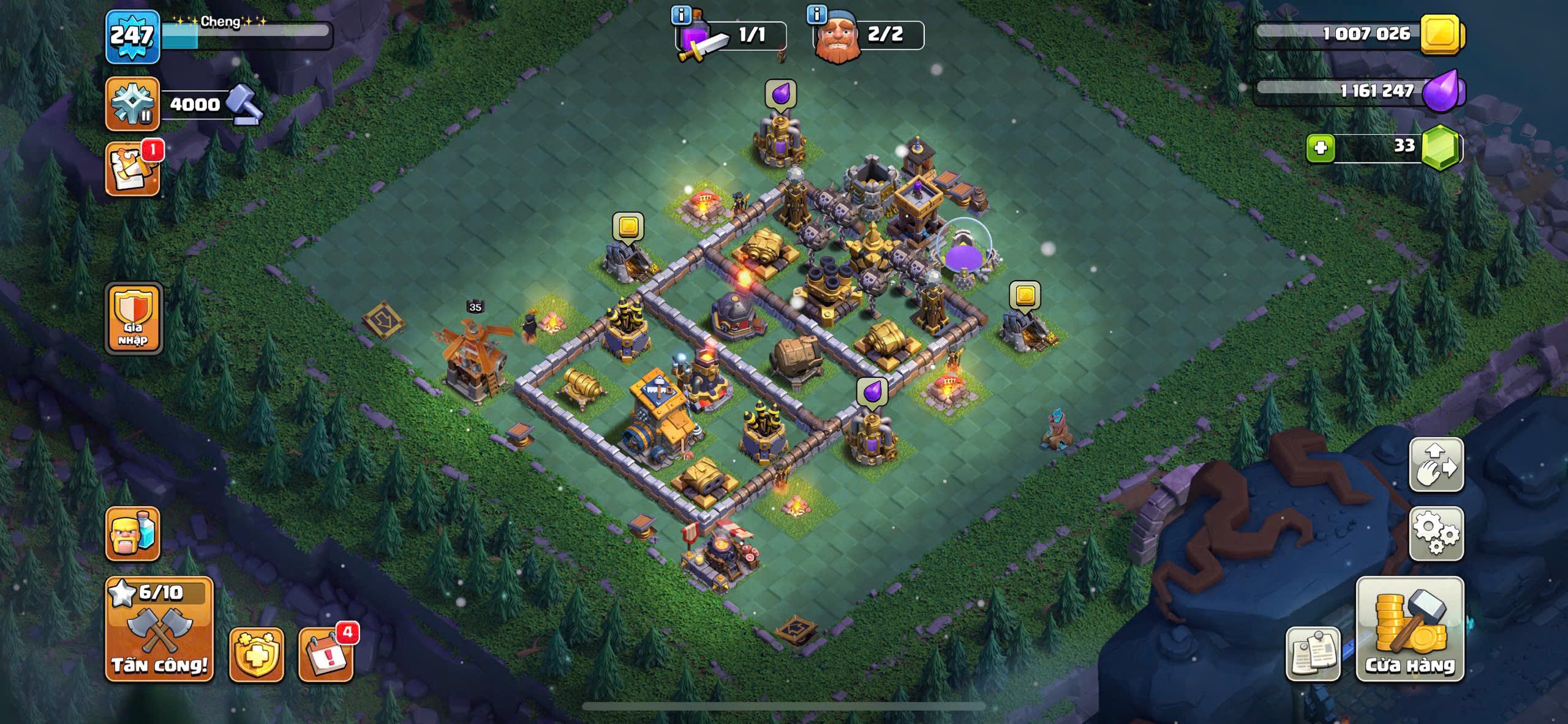This screenshot has height=724, width=1568.
Task: Open the Gia nhập clan shield button
Action: pyautogui.click(x=134, y=319)
